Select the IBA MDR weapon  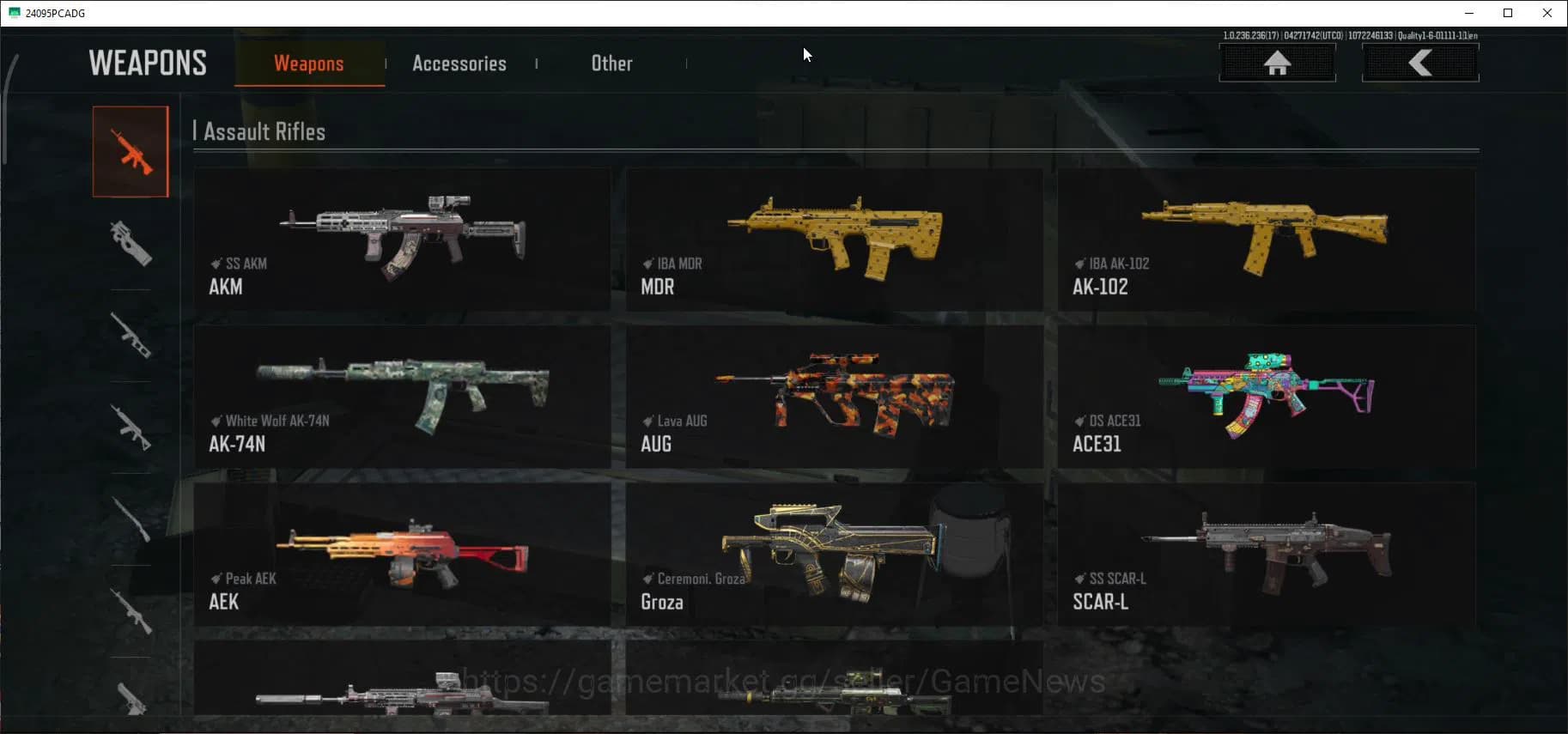[x=834, y=240]
